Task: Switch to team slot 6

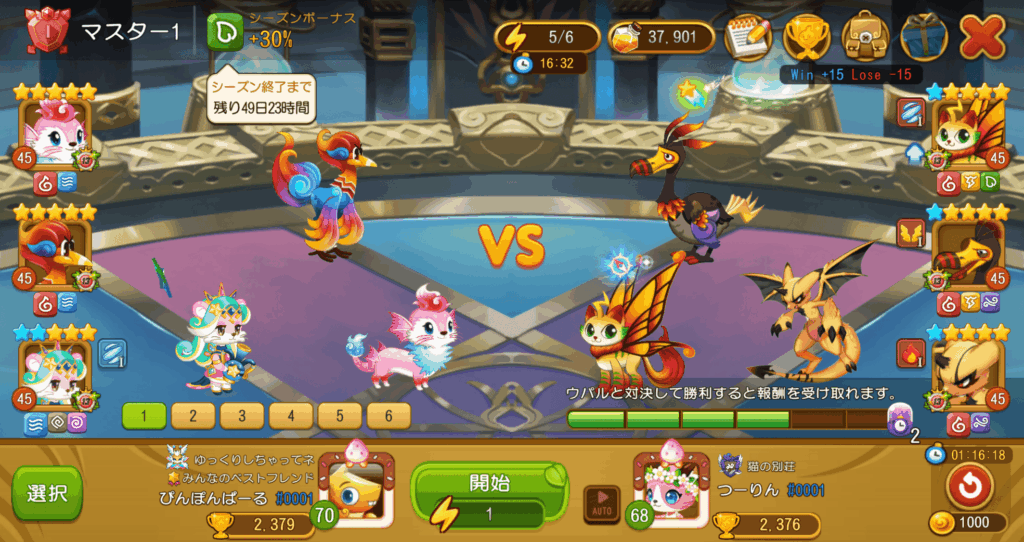Action: click(x=389, y=415)
